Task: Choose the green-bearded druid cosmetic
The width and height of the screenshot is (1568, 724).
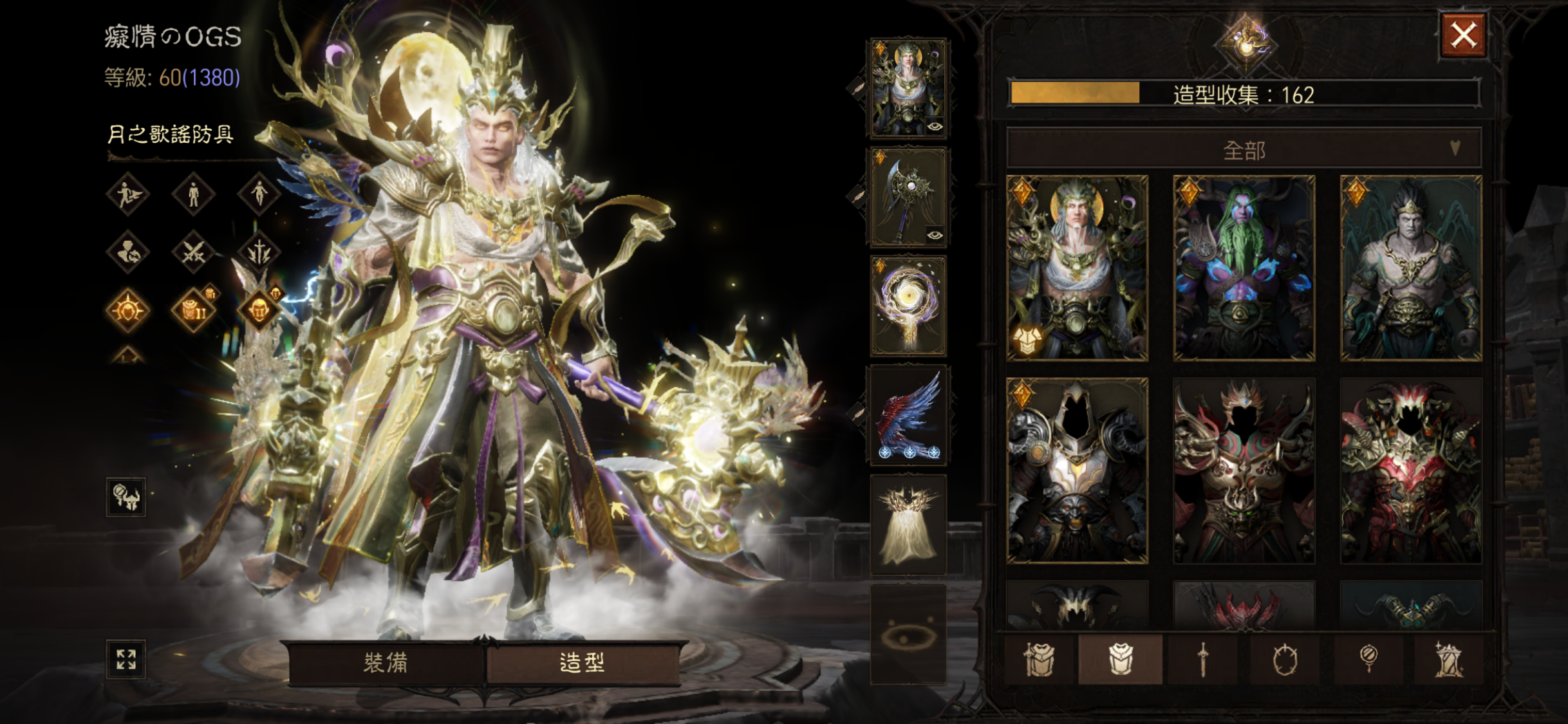Action: (1244, 267)
